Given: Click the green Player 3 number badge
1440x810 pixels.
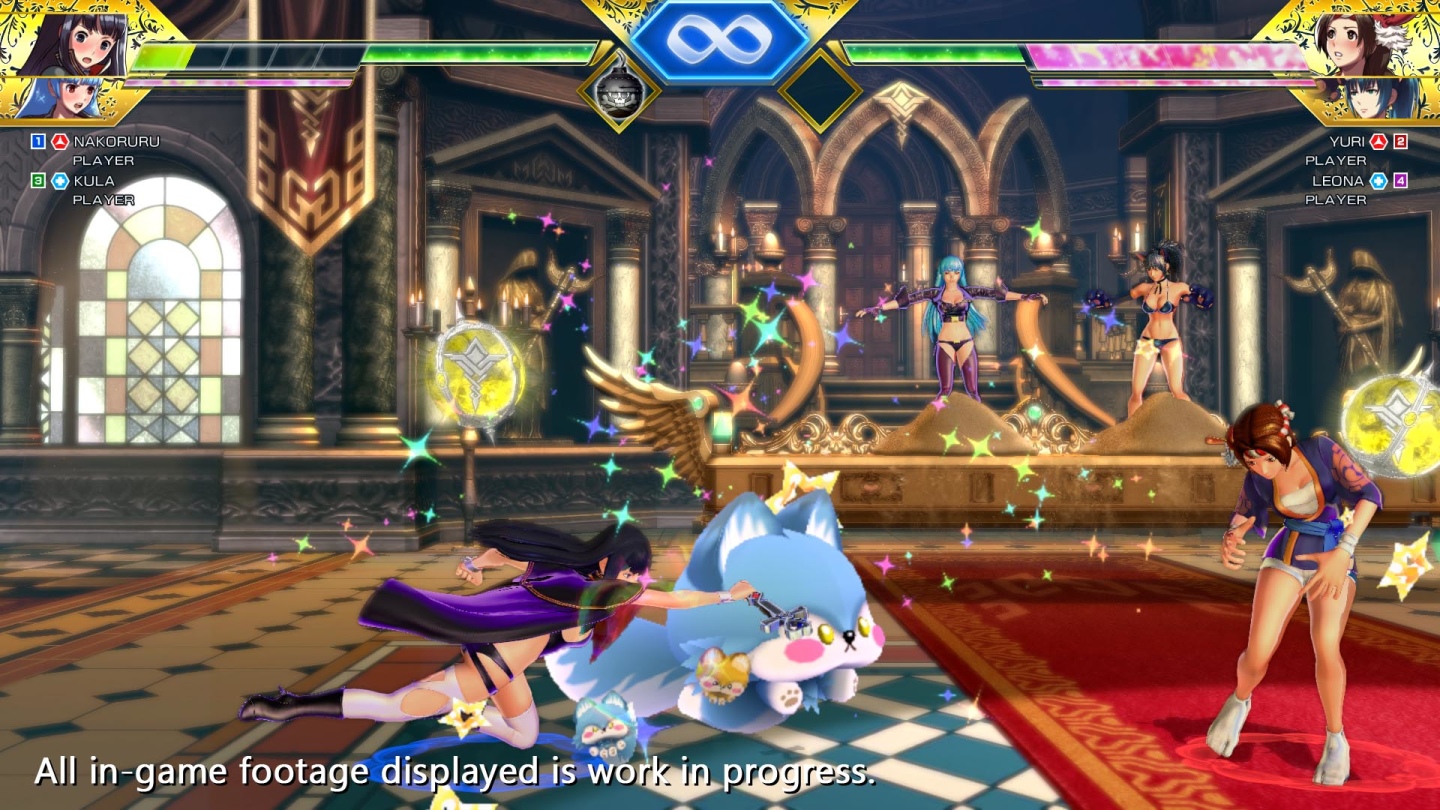Looking at the screenshot, I should tap(38, 181).
